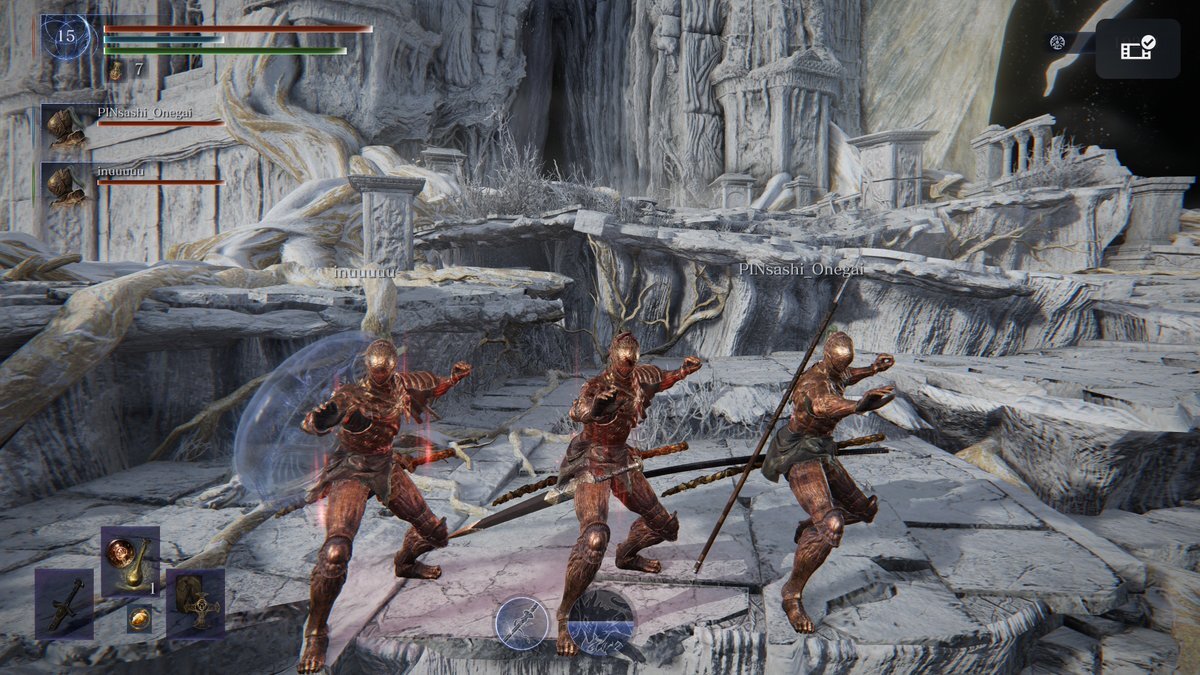Click the small golden orb item icon
Screen dimensions: 1200x675
[x=139, y=618]
